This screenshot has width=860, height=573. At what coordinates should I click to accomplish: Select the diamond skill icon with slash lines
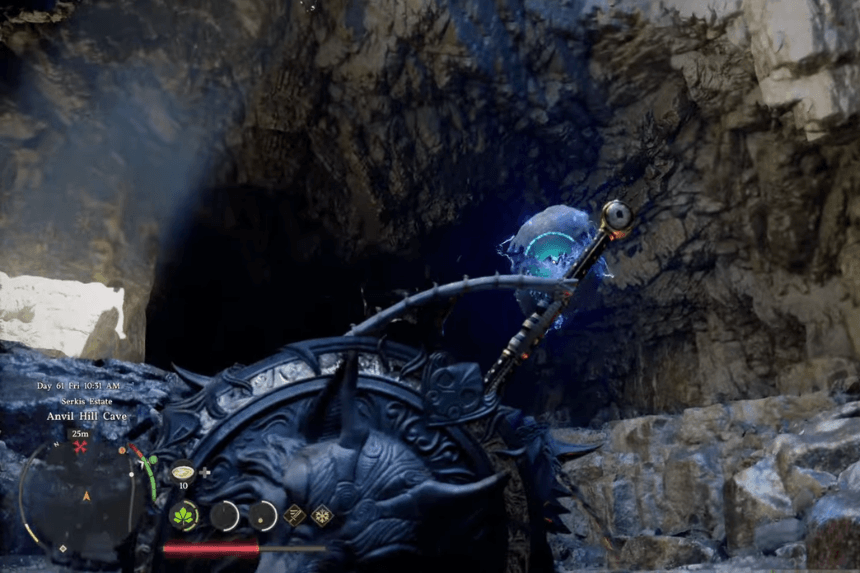point(295,515)
